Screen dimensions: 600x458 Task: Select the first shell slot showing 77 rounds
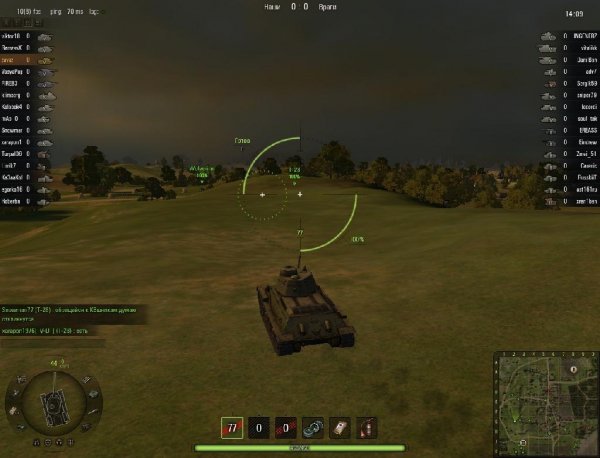coord(232,427)
